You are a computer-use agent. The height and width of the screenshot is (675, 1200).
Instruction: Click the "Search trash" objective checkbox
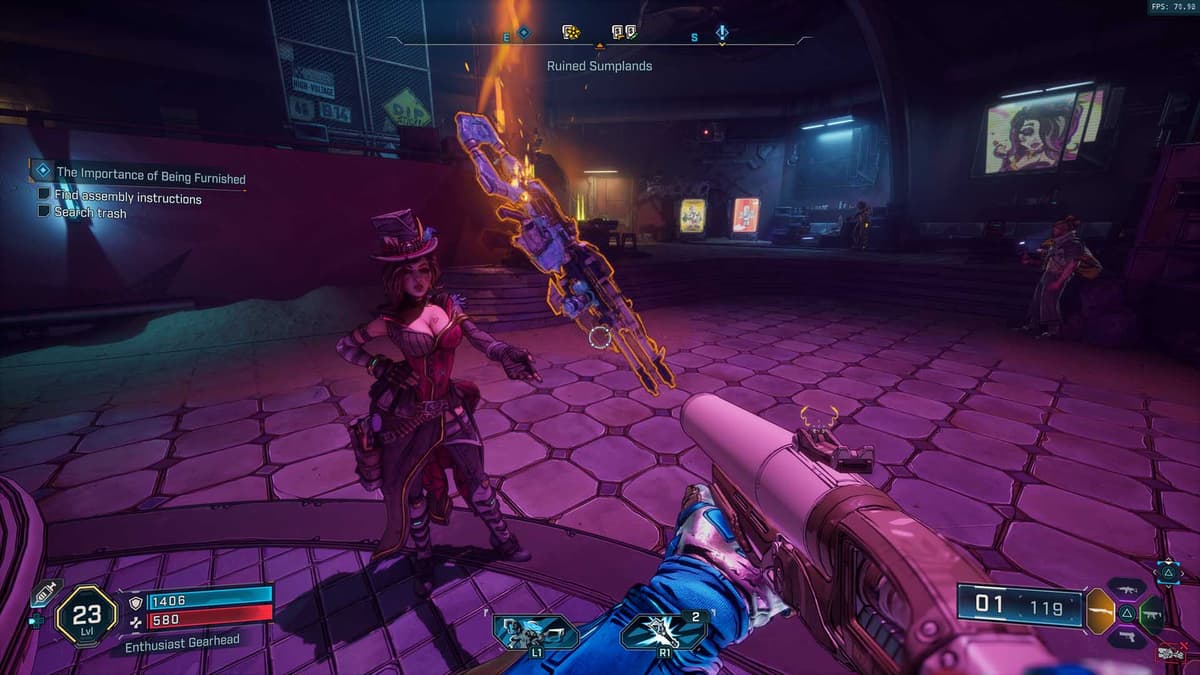click(44, 211)
